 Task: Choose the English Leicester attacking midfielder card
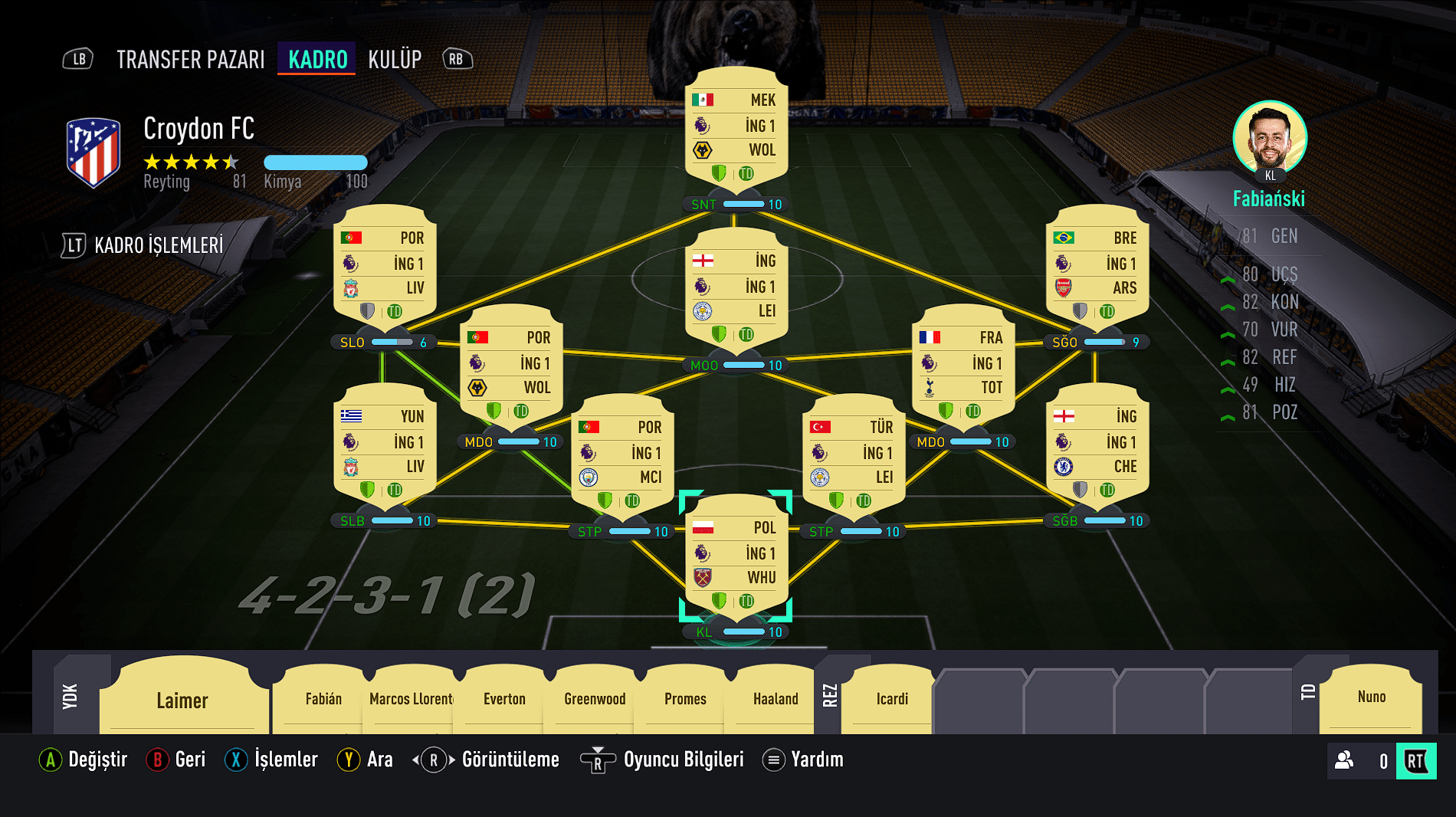(736, 291)
